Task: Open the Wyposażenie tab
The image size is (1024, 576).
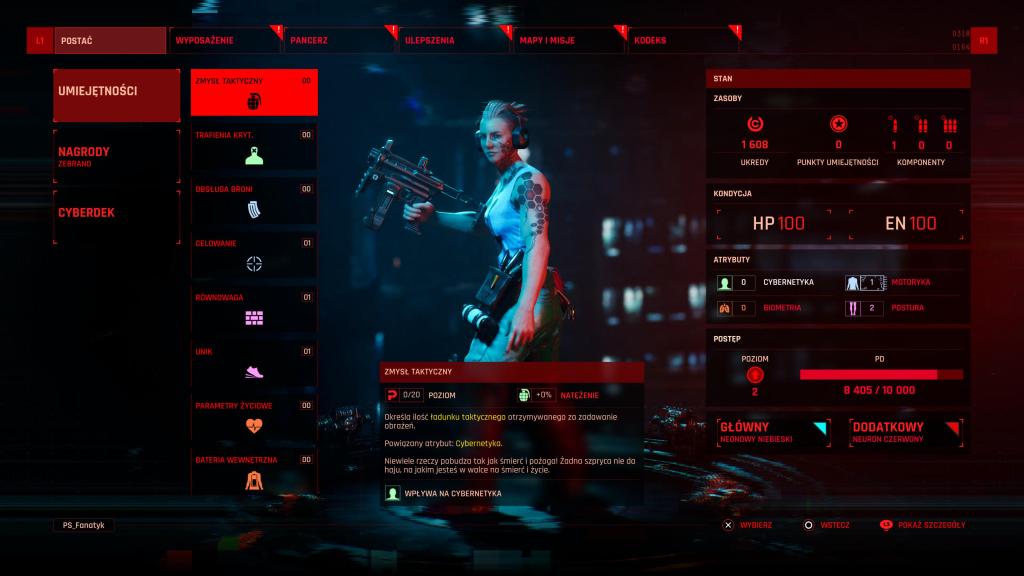Action: tap(224, 41)
